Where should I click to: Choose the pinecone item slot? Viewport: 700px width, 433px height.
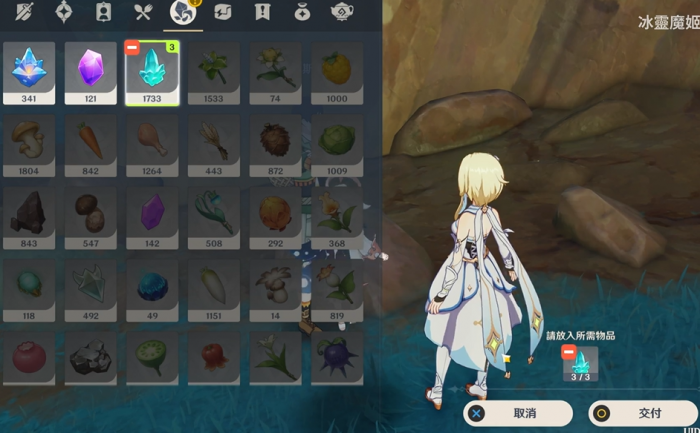276,140
